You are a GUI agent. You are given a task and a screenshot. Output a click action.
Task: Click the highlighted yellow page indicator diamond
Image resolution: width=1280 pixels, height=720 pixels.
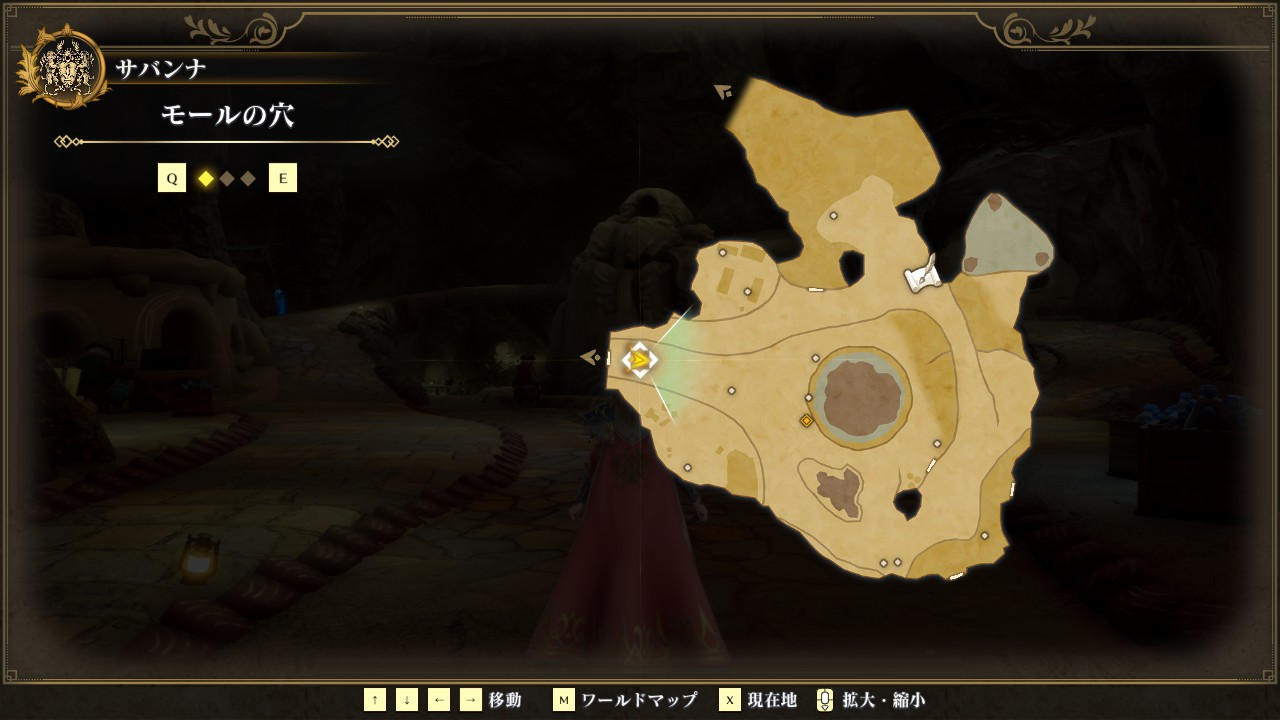point(206,179)
